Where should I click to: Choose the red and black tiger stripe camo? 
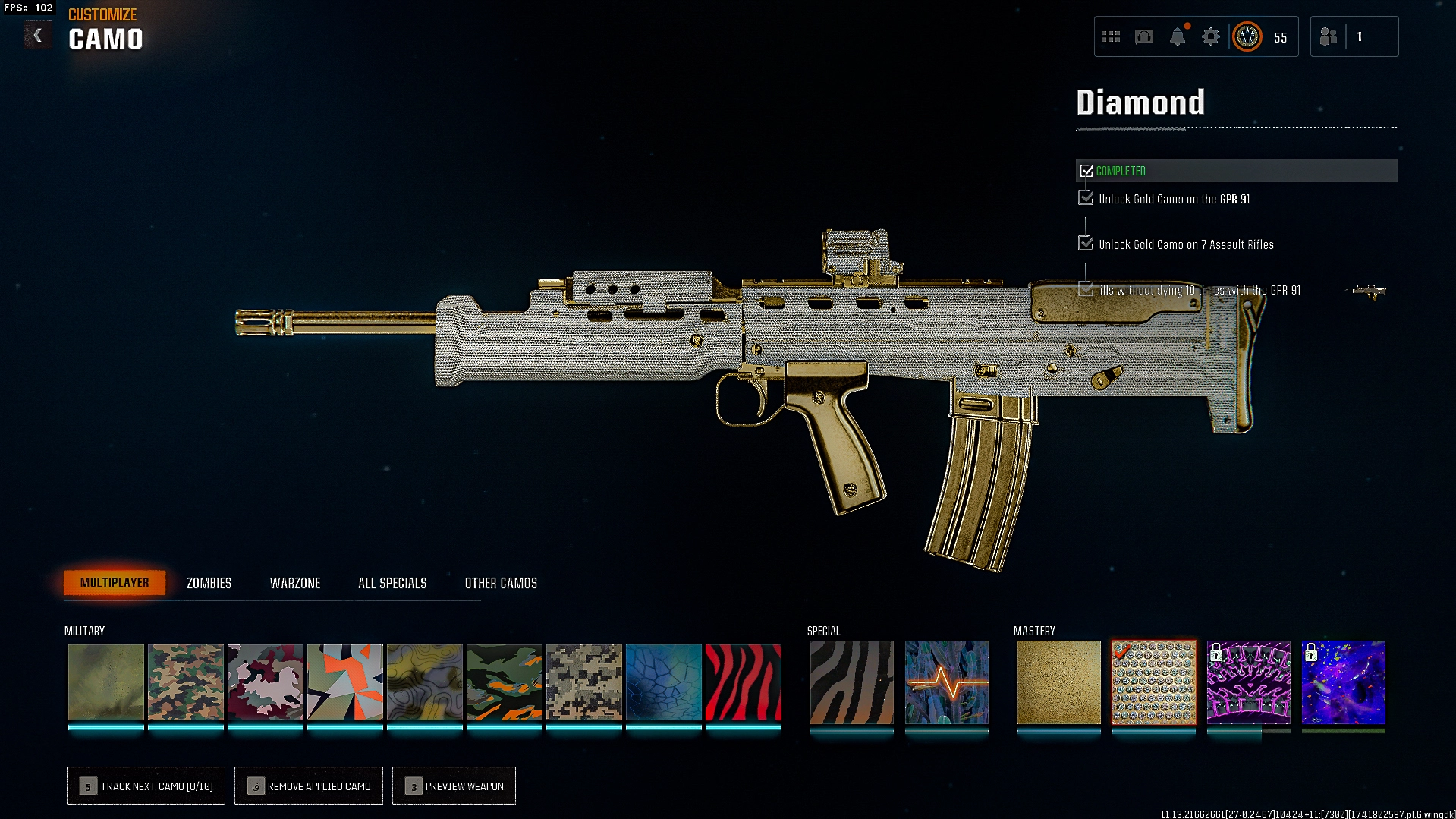pyautogui.click(x=744, y=682)
